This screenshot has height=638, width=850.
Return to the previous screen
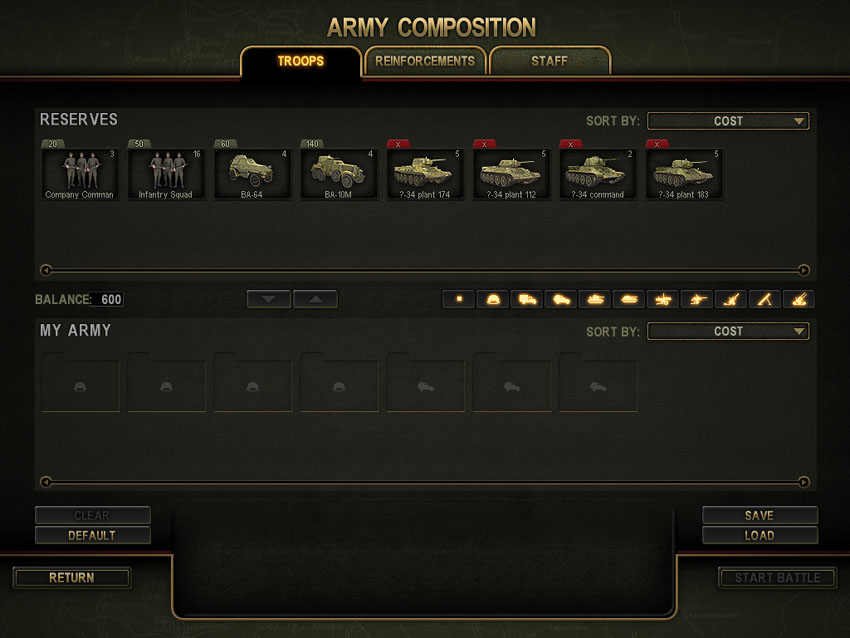(72, 577)
